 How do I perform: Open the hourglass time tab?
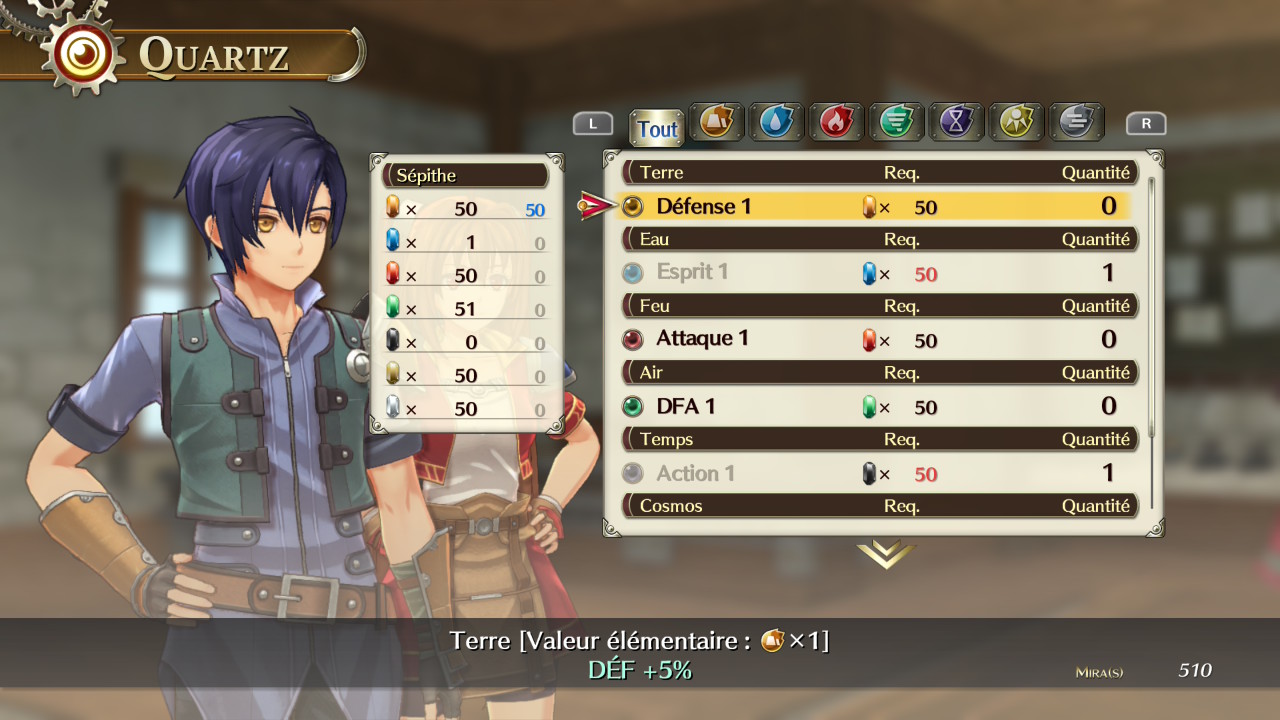point(956,122)
